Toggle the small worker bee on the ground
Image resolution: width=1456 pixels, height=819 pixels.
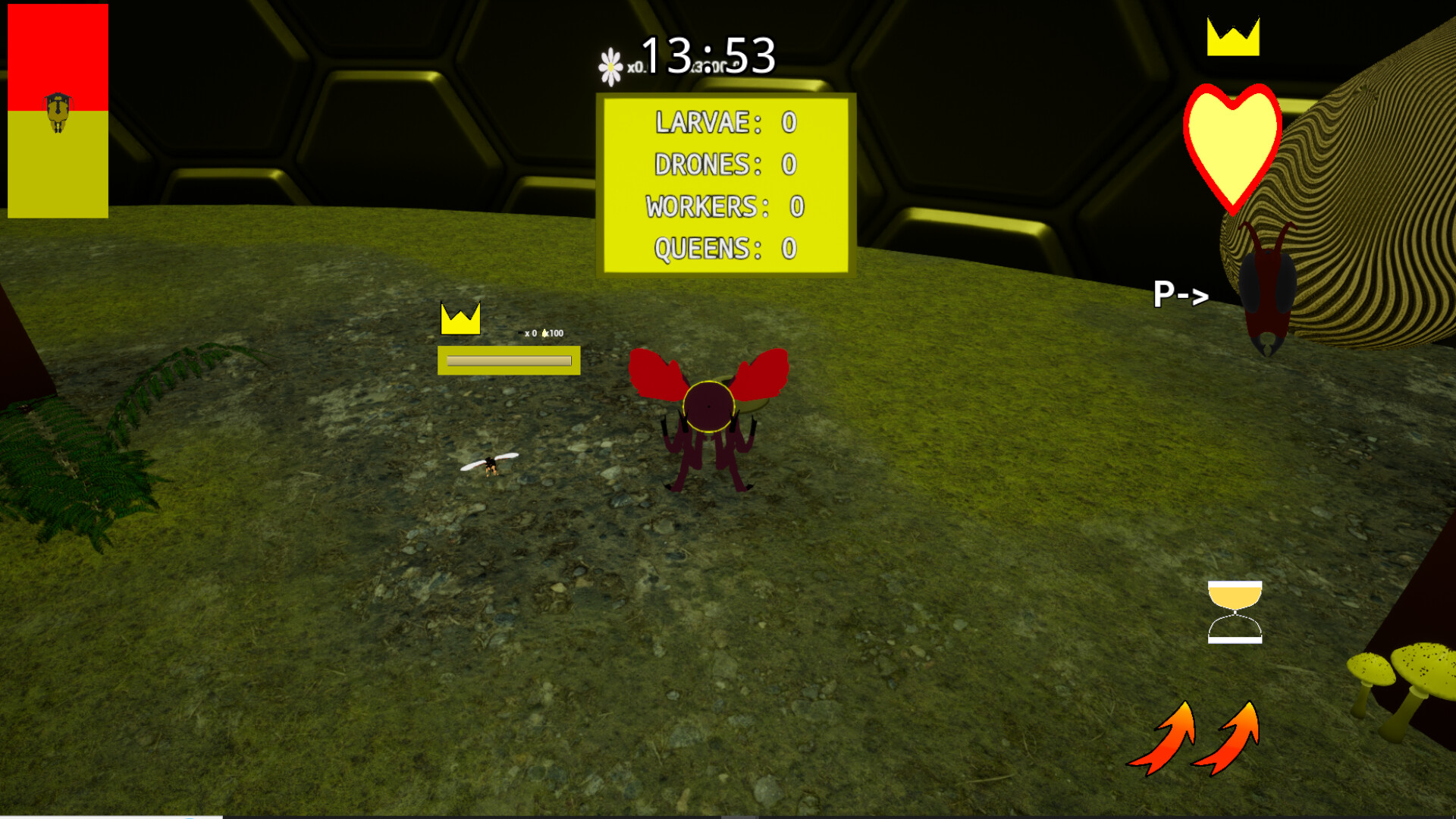click(489, 466)
